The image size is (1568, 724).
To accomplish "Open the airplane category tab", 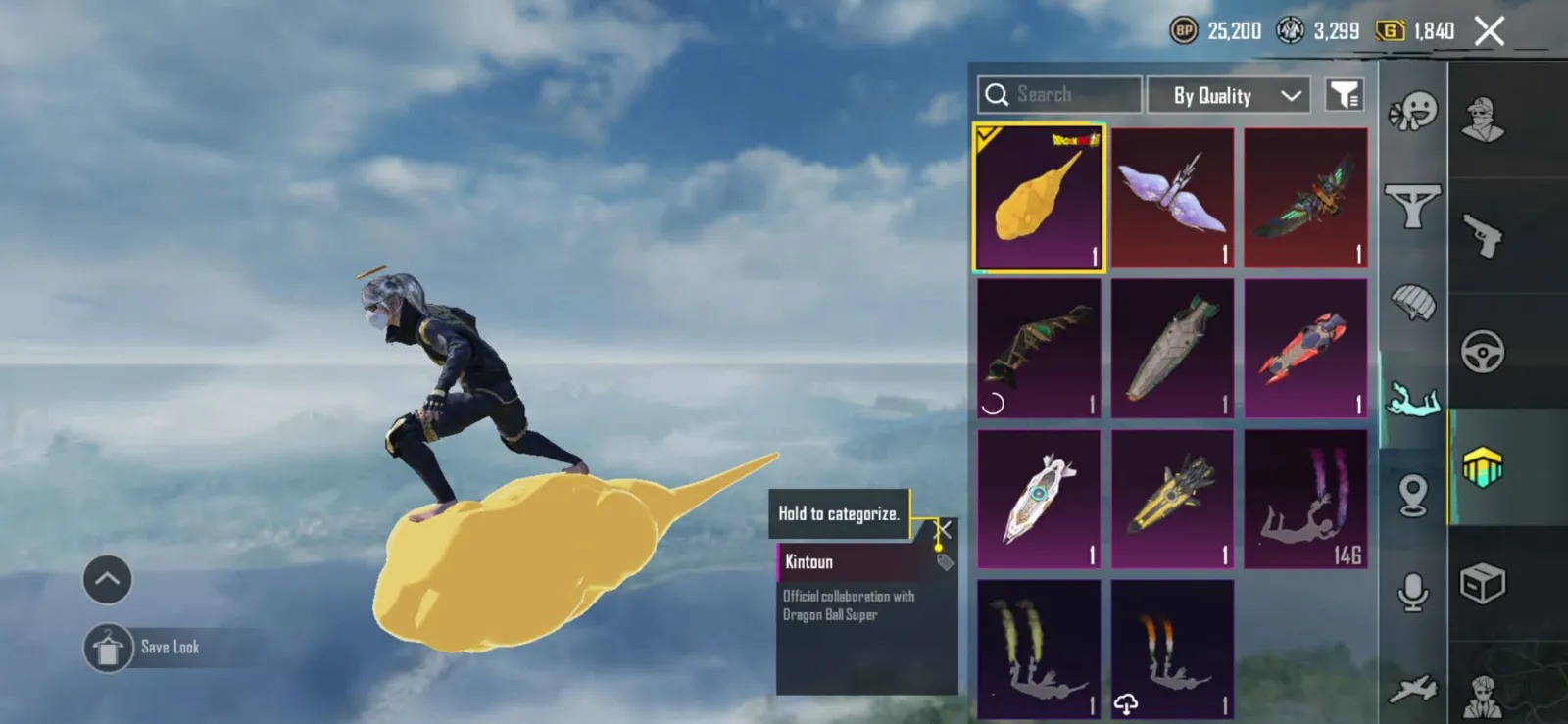I will click(x=1412, y=690).
